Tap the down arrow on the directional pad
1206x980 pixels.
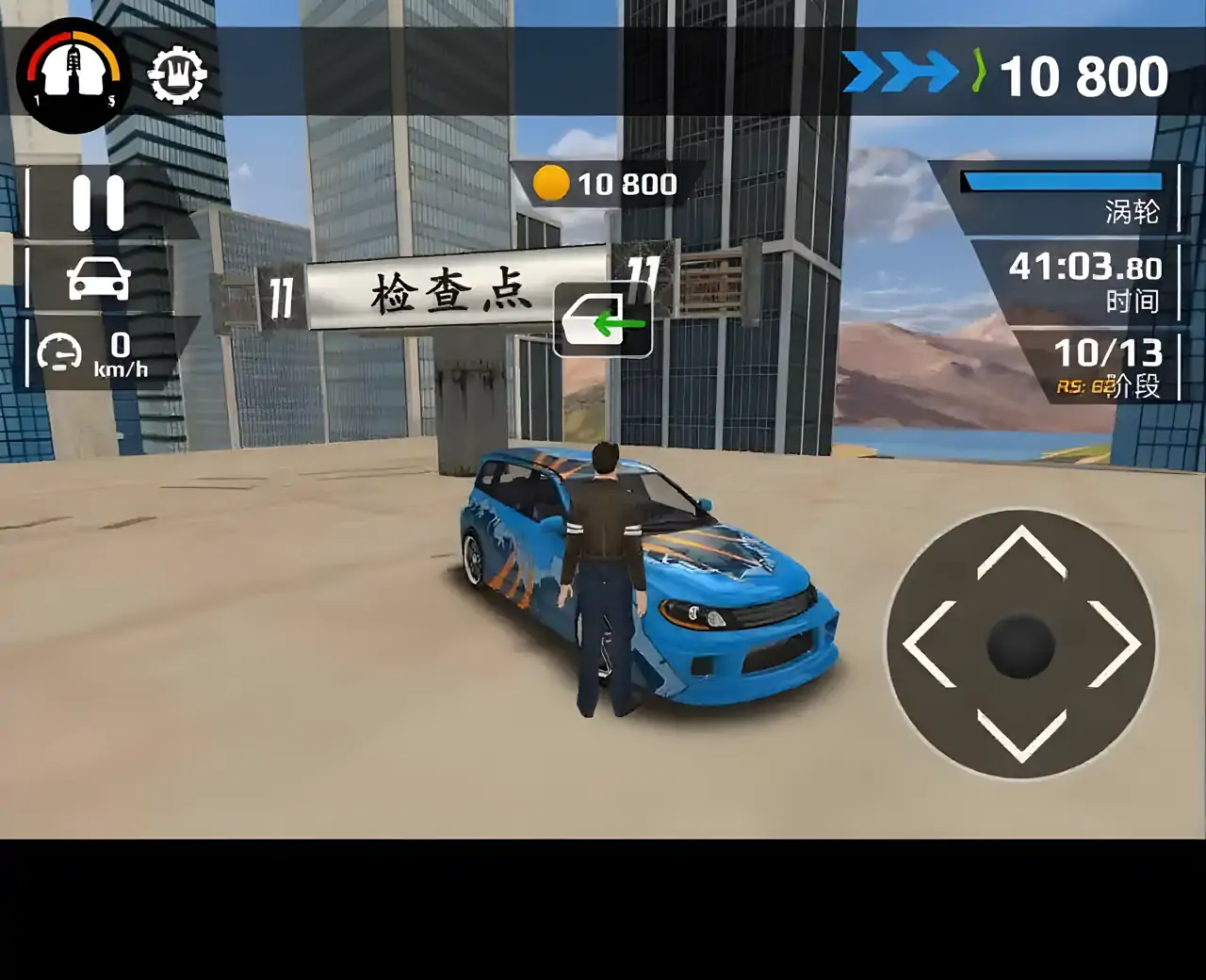[x=1021, y=734]
